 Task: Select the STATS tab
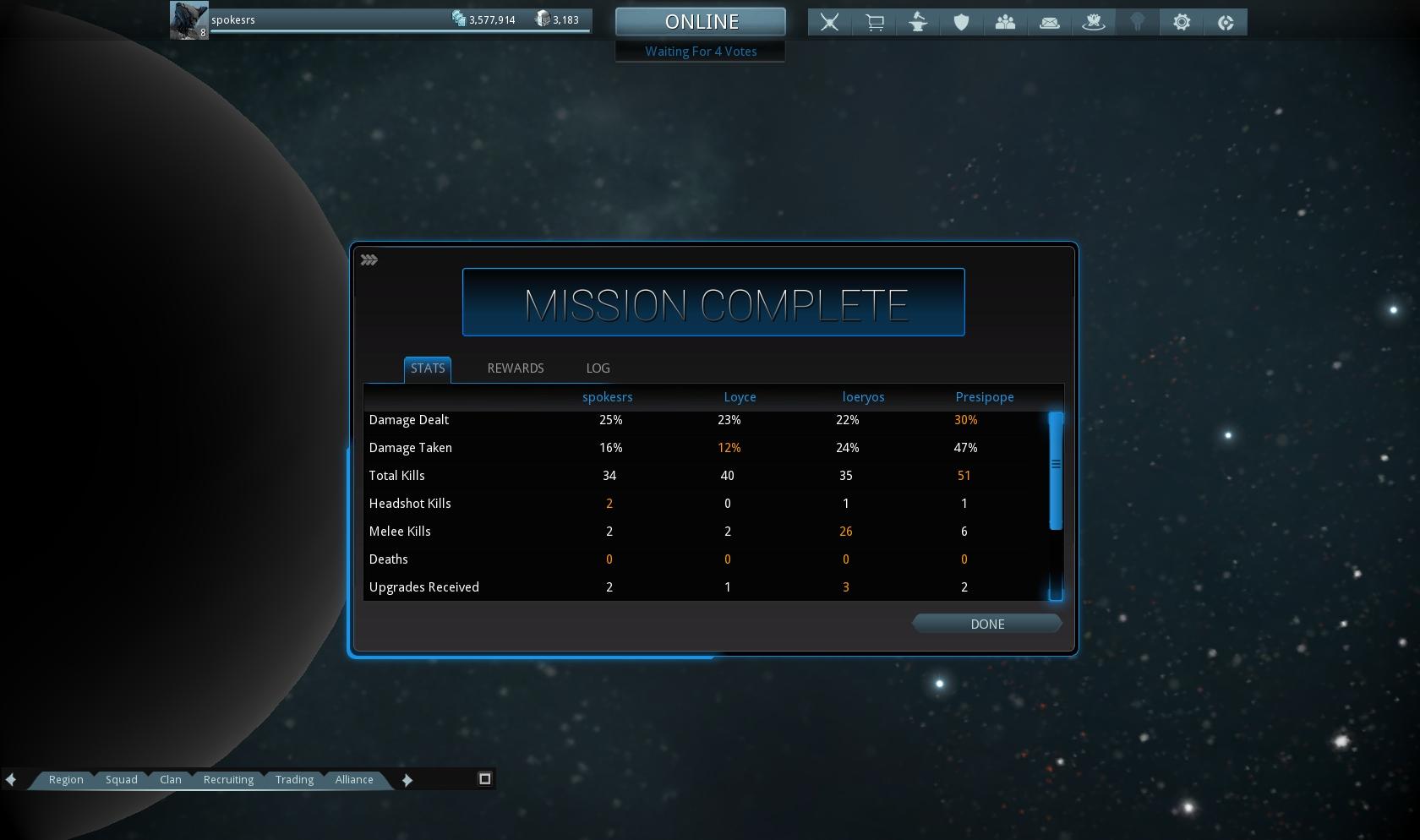427,368
